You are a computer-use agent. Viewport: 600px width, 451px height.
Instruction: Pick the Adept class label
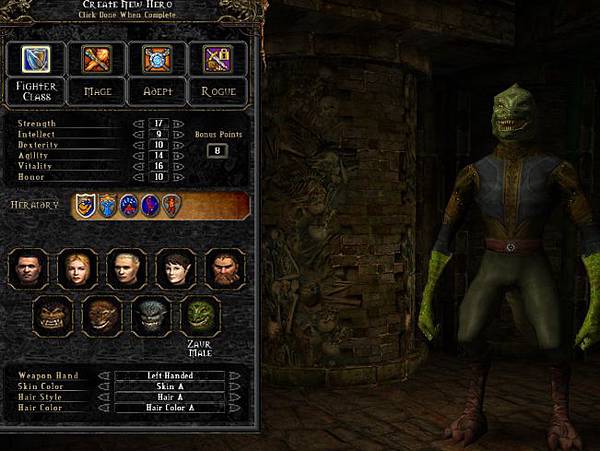click(155, 91)
